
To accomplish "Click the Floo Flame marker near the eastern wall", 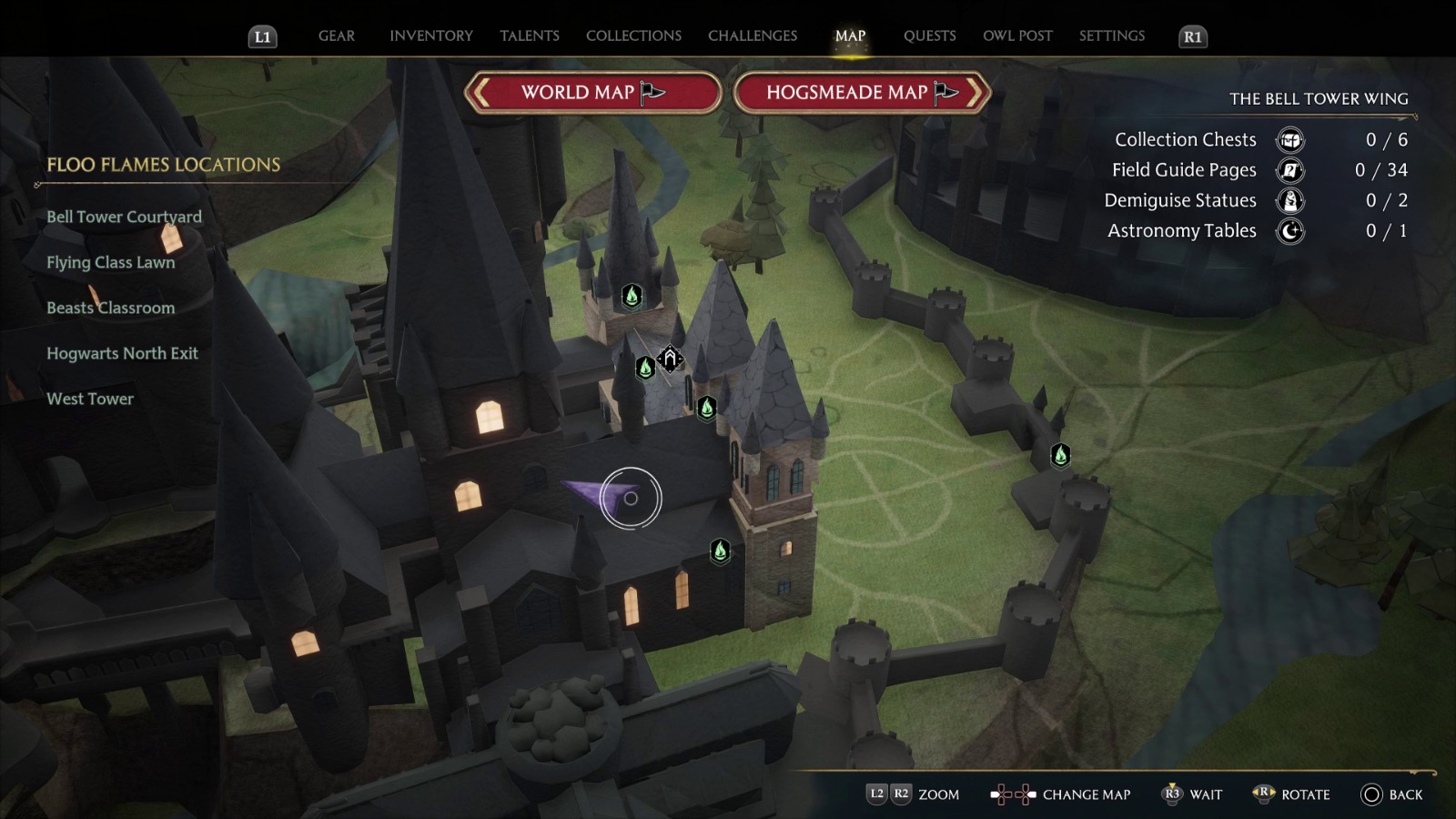I will coord(1060,455).
